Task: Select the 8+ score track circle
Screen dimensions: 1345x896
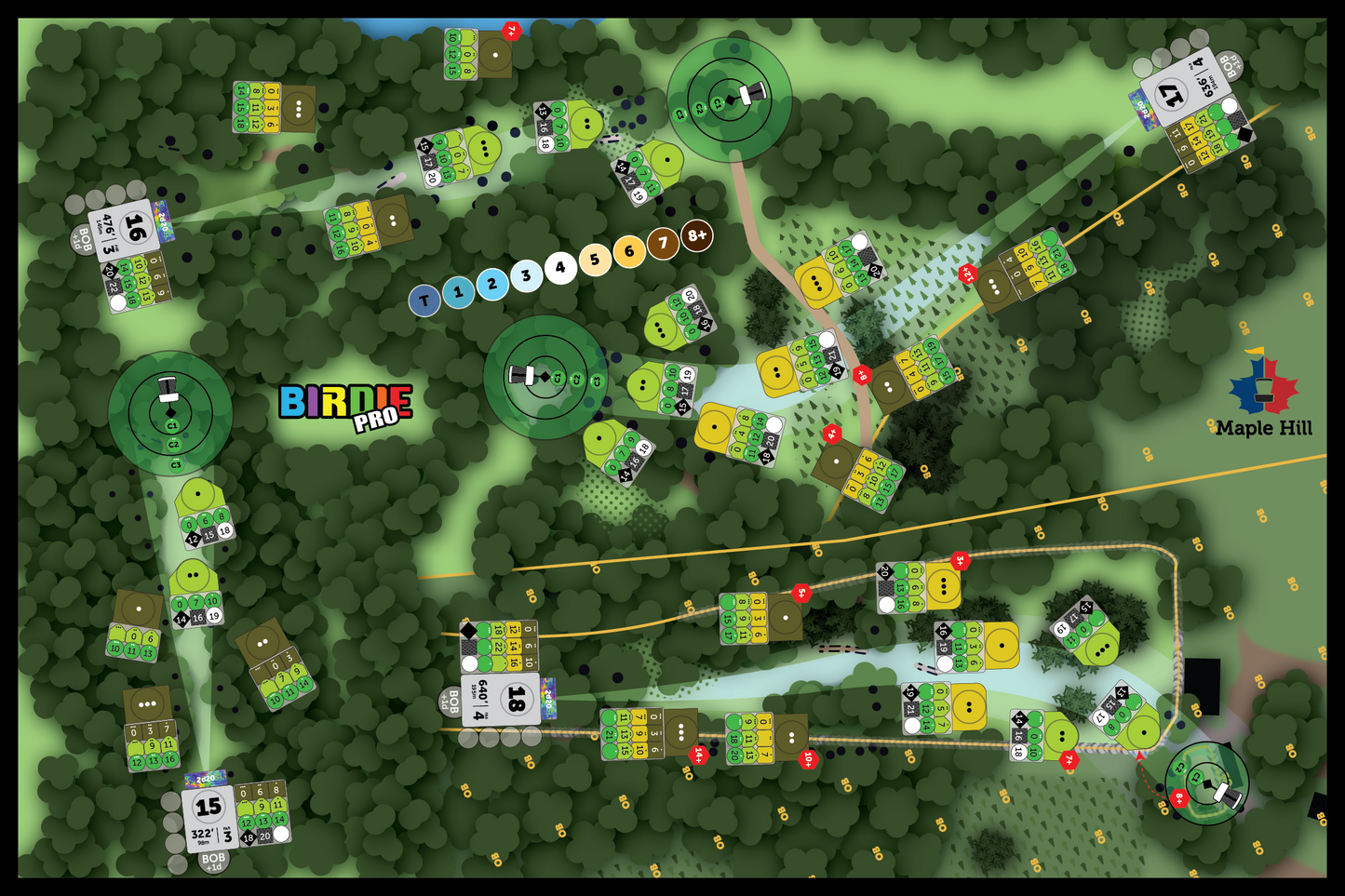Action: pyautogui.click(x=697, y=235)
